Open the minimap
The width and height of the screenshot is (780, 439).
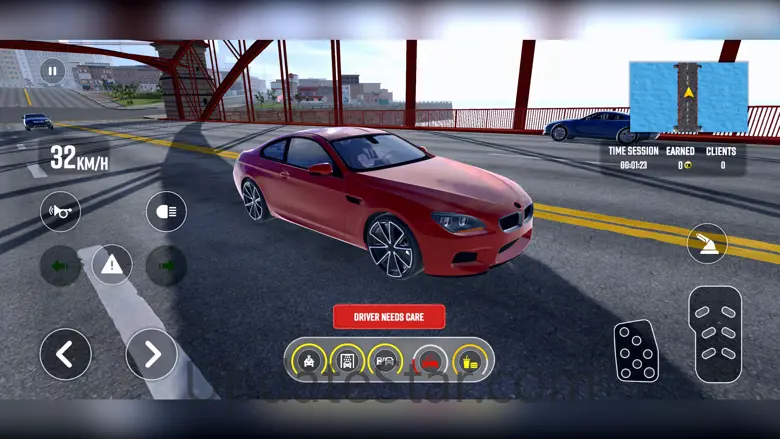[x=688, y=98]
